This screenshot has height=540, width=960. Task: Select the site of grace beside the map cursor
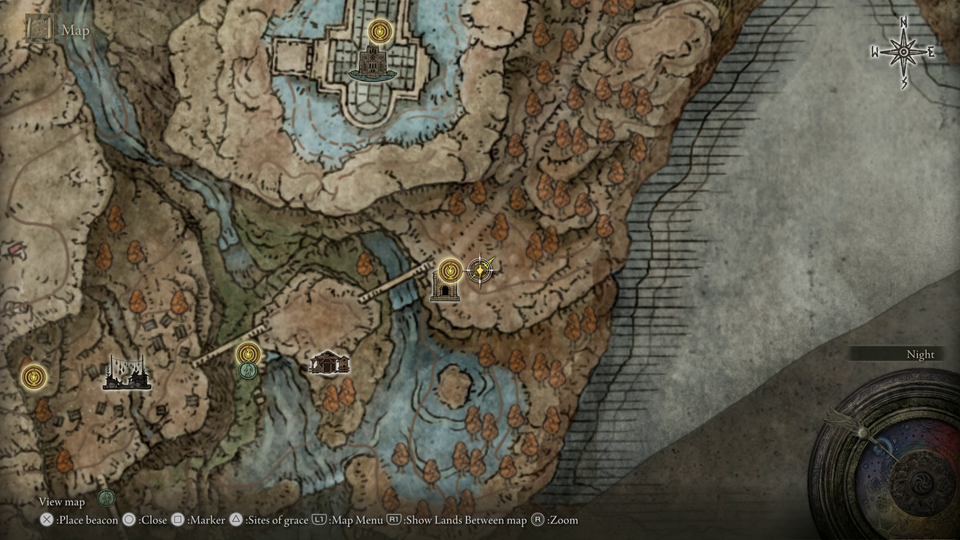point(450,269)
